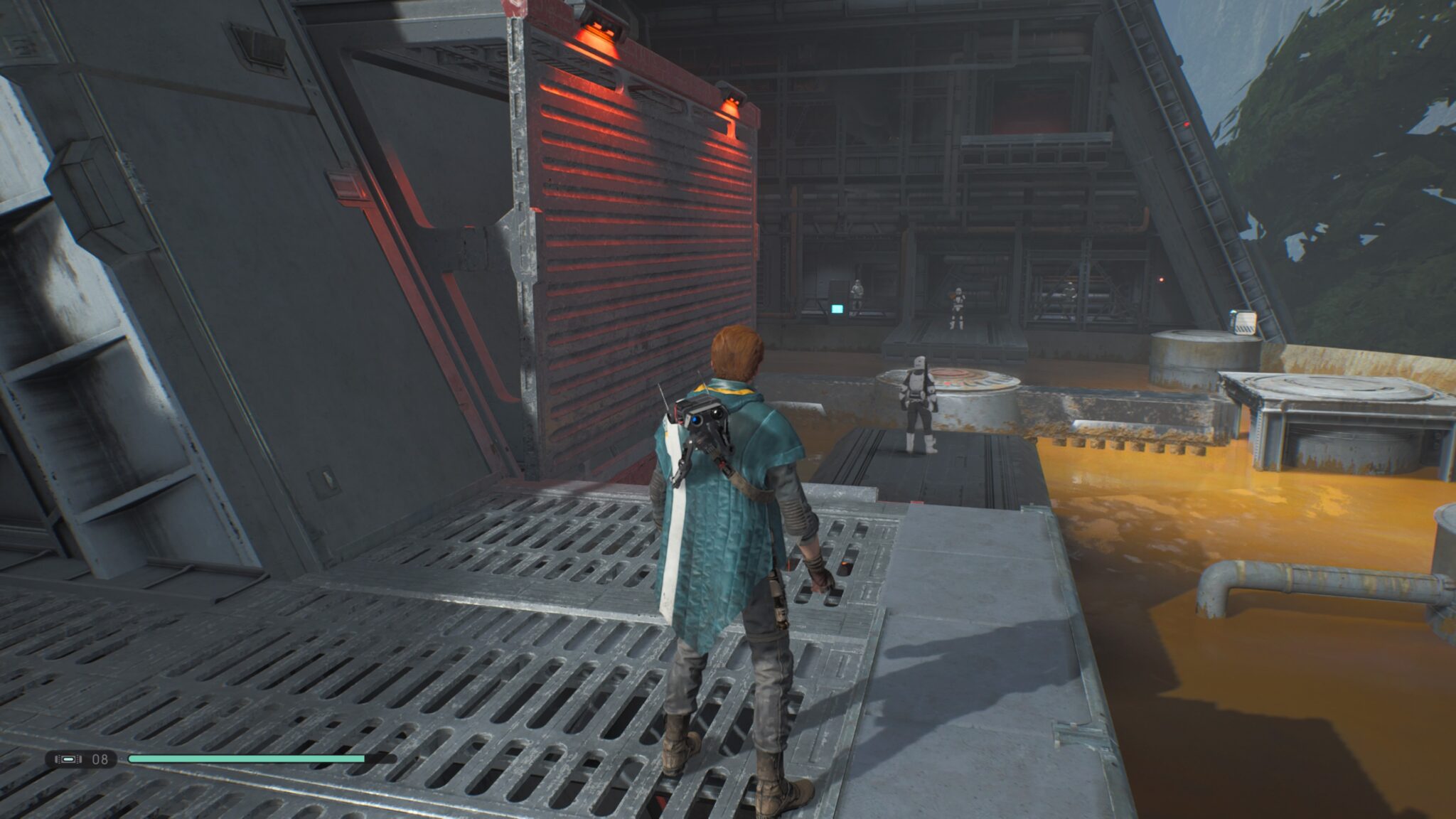The height and width of the screenshot is (819, 1456).
Task: Click the stim canister icon
Action: coord(68,759)
